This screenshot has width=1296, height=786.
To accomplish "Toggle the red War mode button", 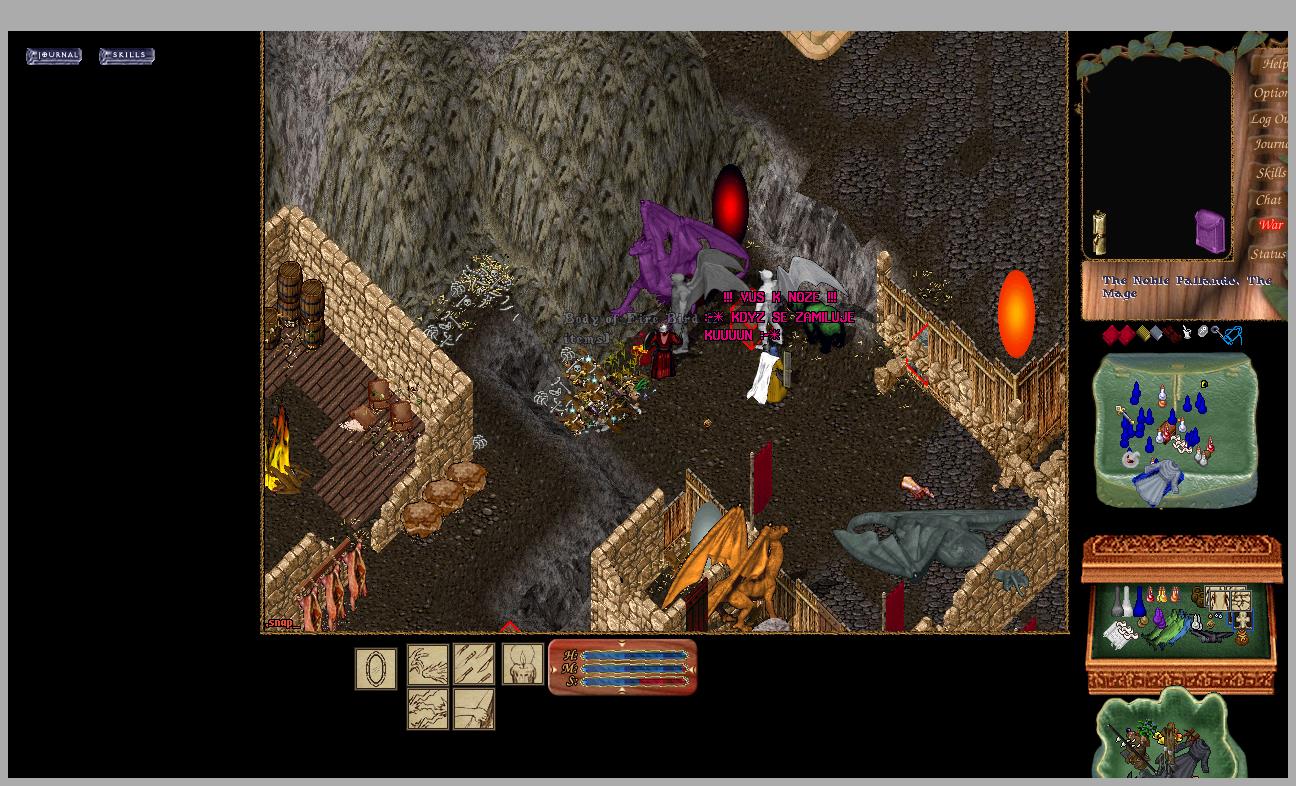I will (1271, 226).
